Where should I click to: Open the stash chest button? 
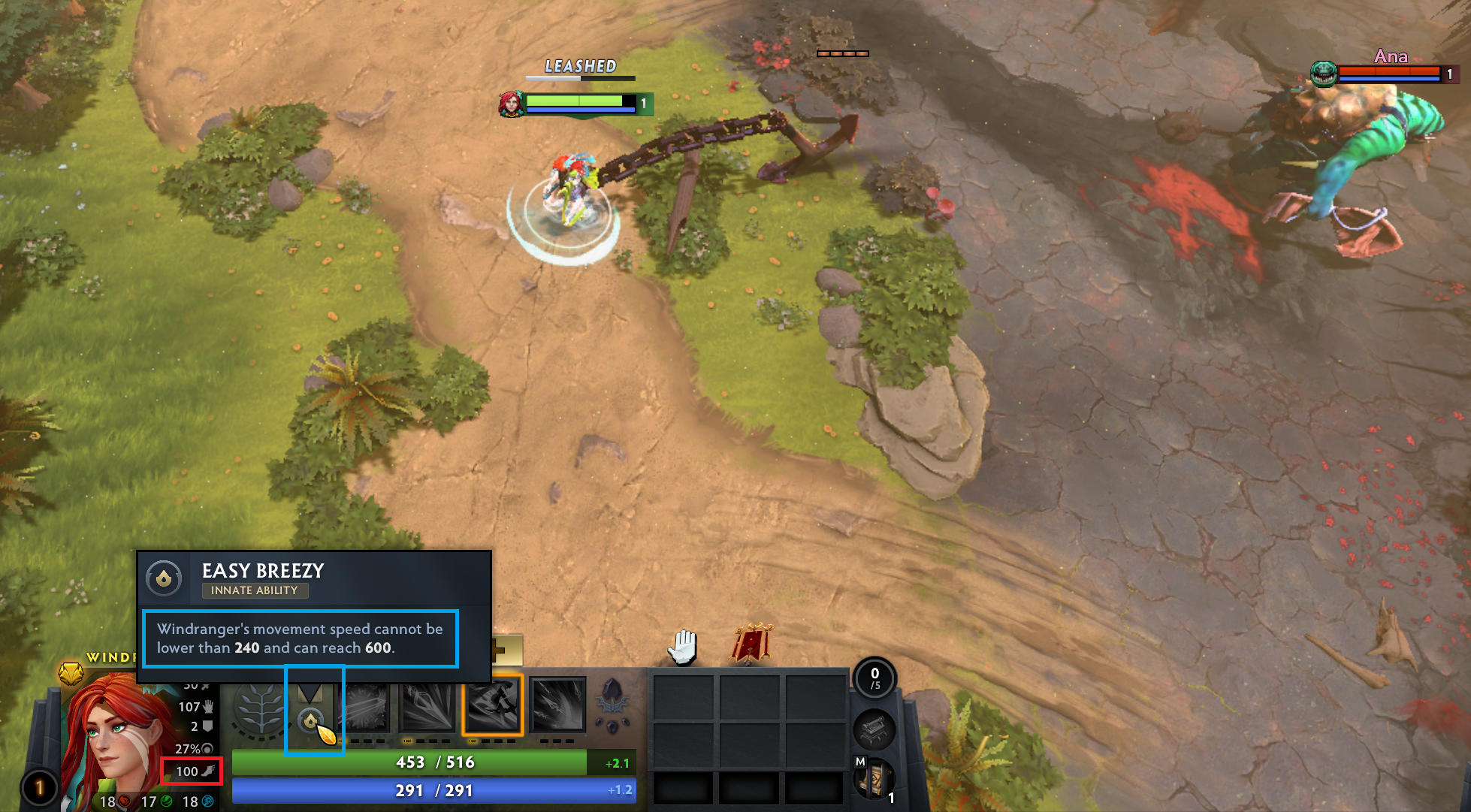click(x=874, y=729)
